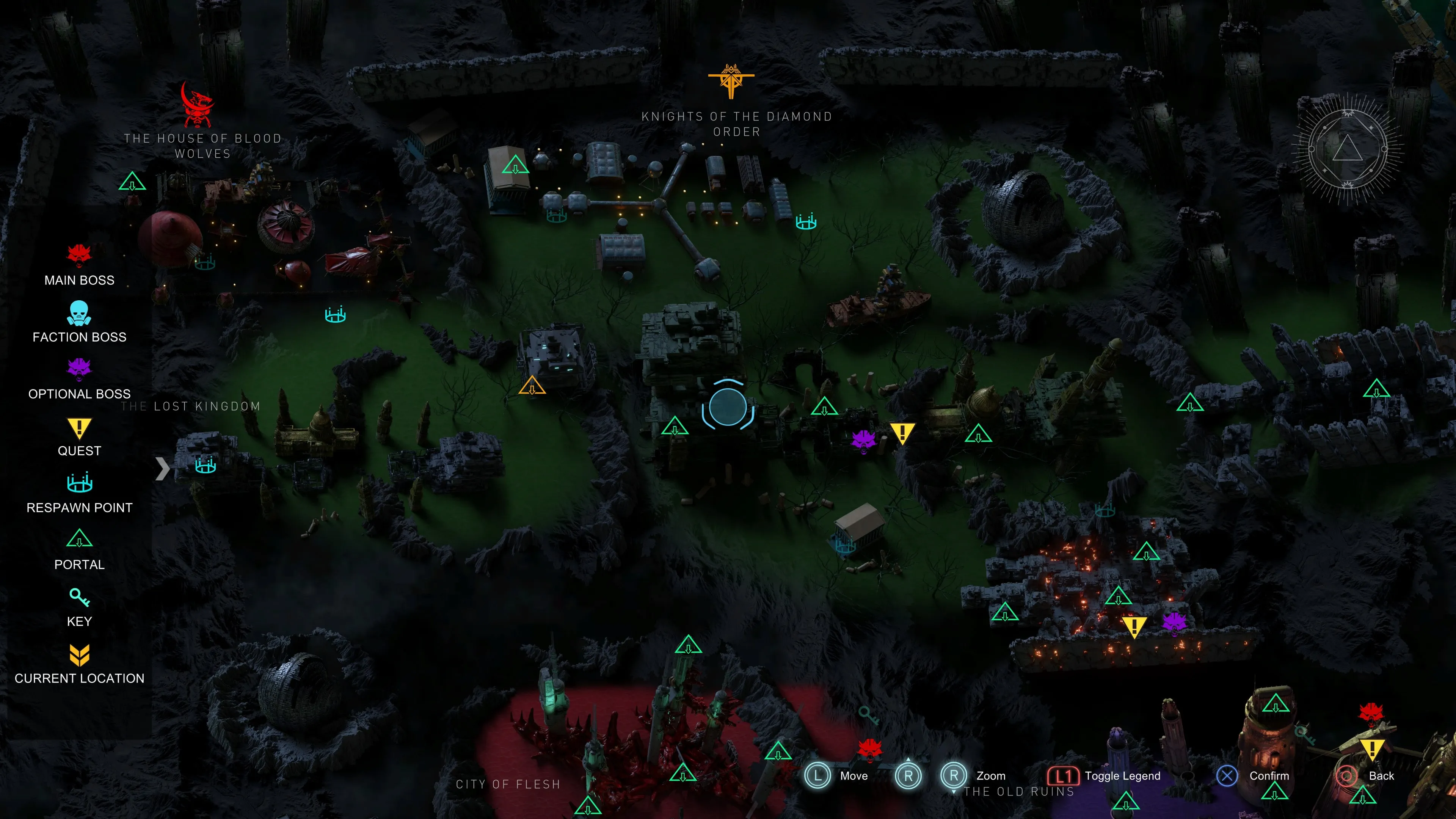The height and width of the screenshot is (819, 1456).
Task: Select the Faction Boss legend entry
Action: (79, 322)
